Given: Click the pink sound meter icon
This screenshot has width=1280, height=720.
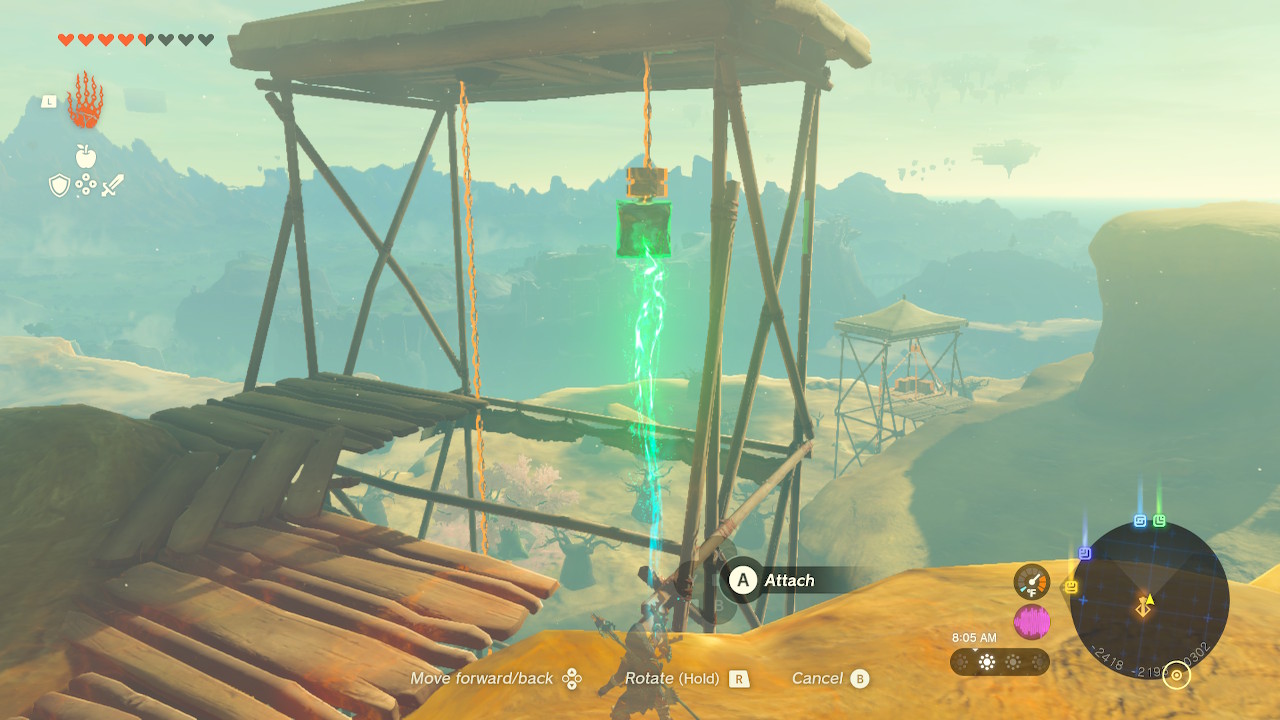Looking at the screenshot, I should coord(1032,622).
